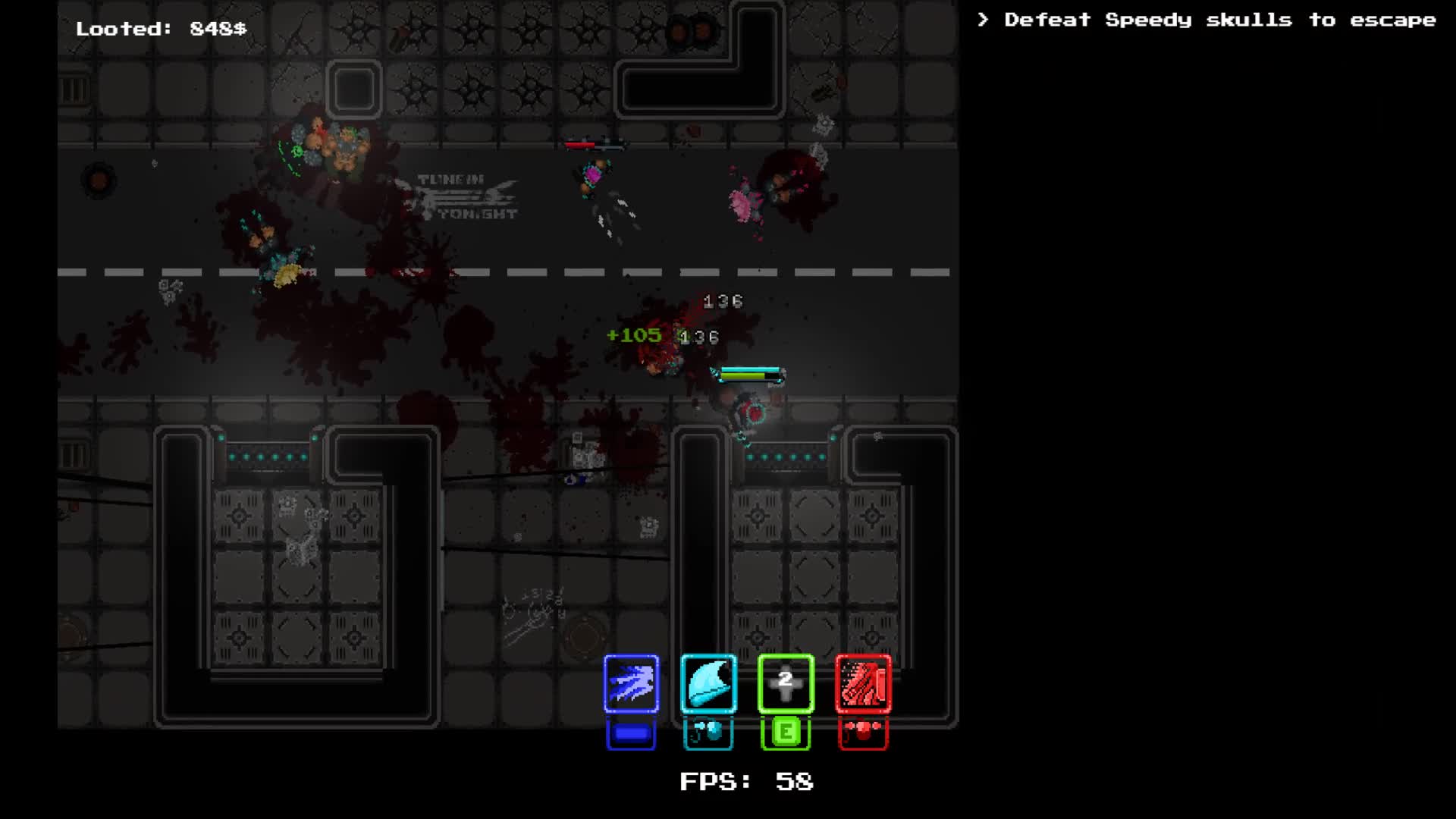Click the FPS: 58 counter
The width and height of the screenshot is (1456, 819).
click(747, 783)
